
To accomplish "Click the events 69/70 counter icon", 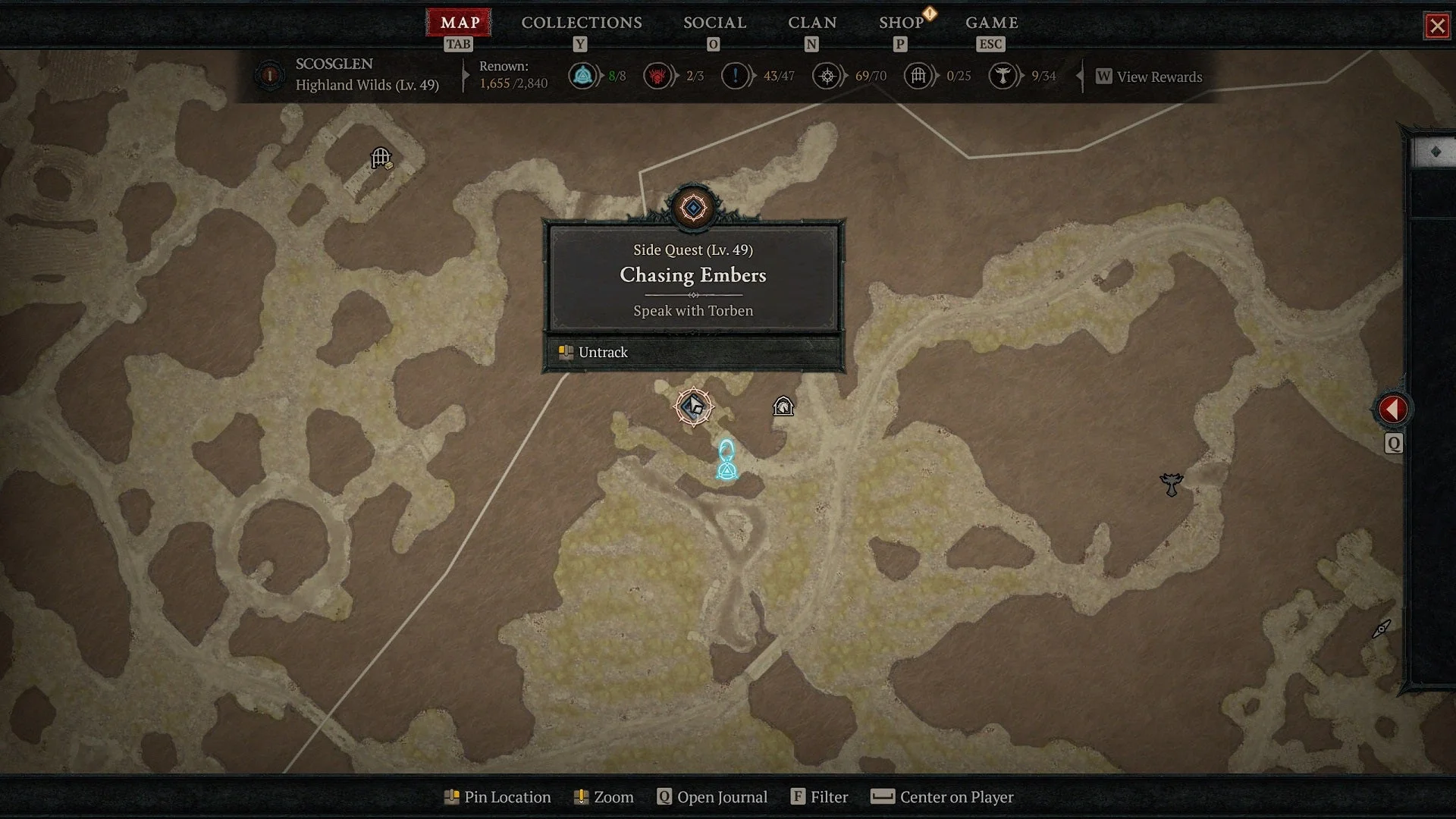I will (828, 76).
